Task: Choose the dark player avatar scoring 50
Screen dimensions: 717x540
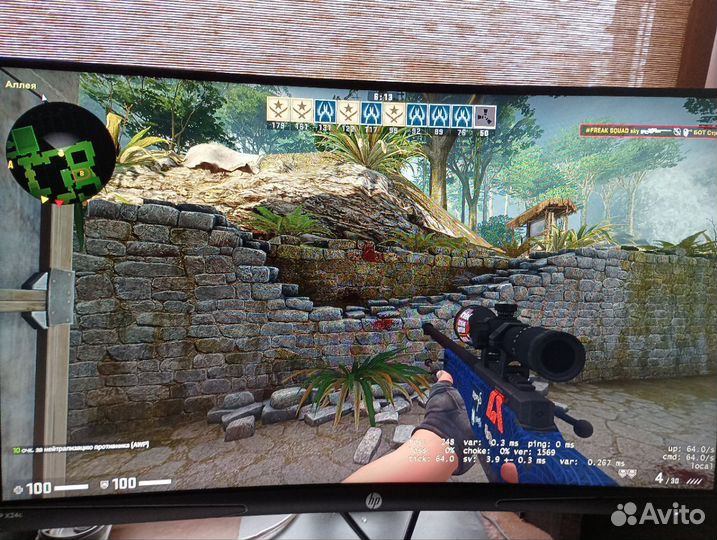Action: pyautogui.click(x=485, y=113)
